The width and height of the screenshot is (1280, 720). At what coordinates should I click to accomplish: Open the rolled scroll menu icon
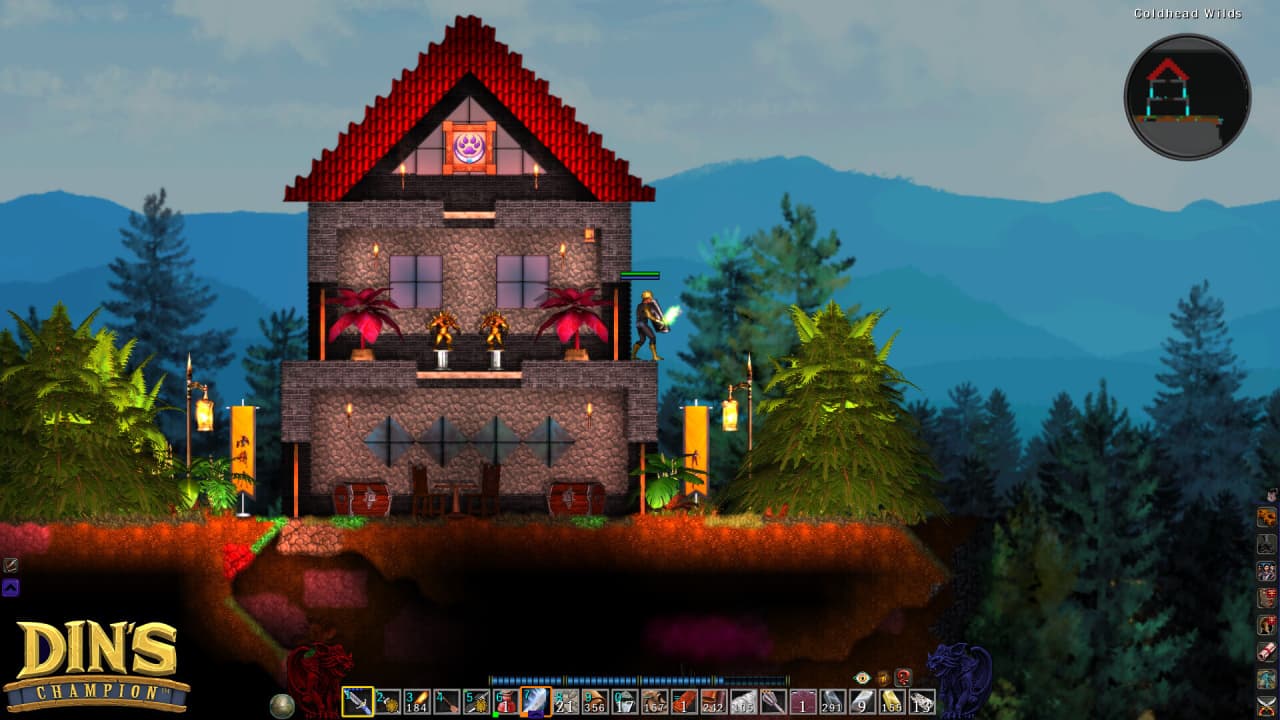click(1267, 651)
